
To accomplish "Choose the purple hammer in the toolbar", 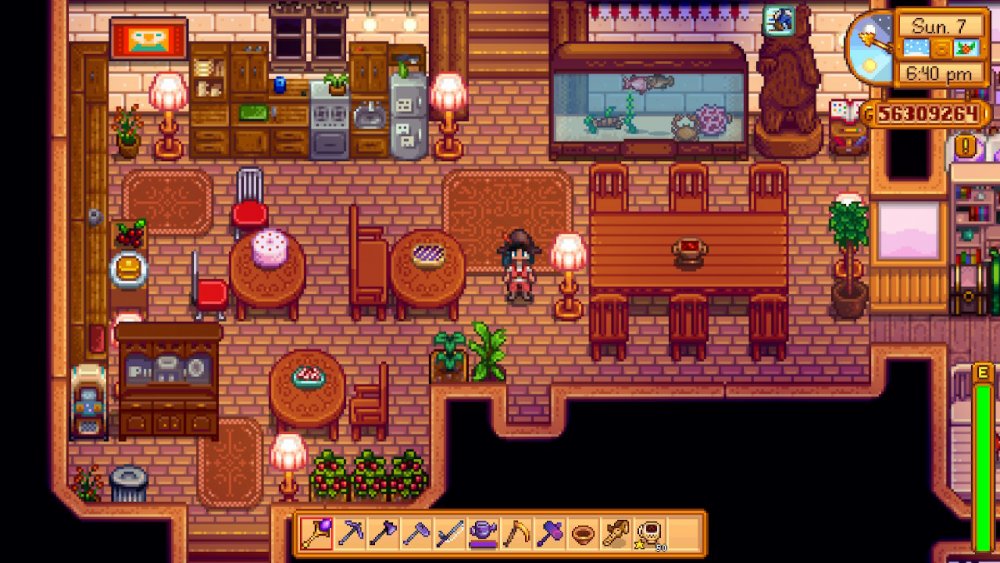I will click(x=548, y=534).
